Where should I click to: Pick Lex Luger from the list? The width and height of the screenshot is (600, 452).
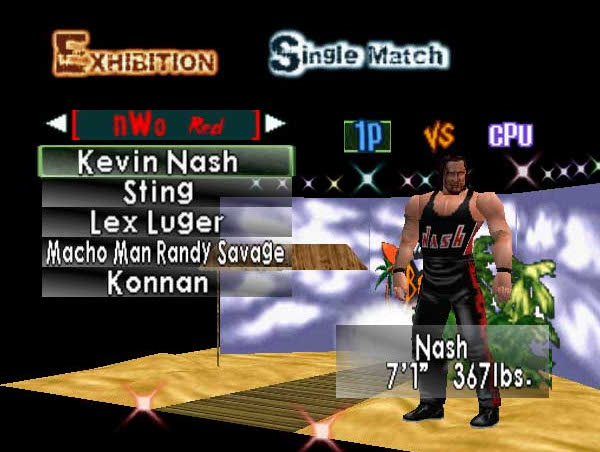(166, 221)
